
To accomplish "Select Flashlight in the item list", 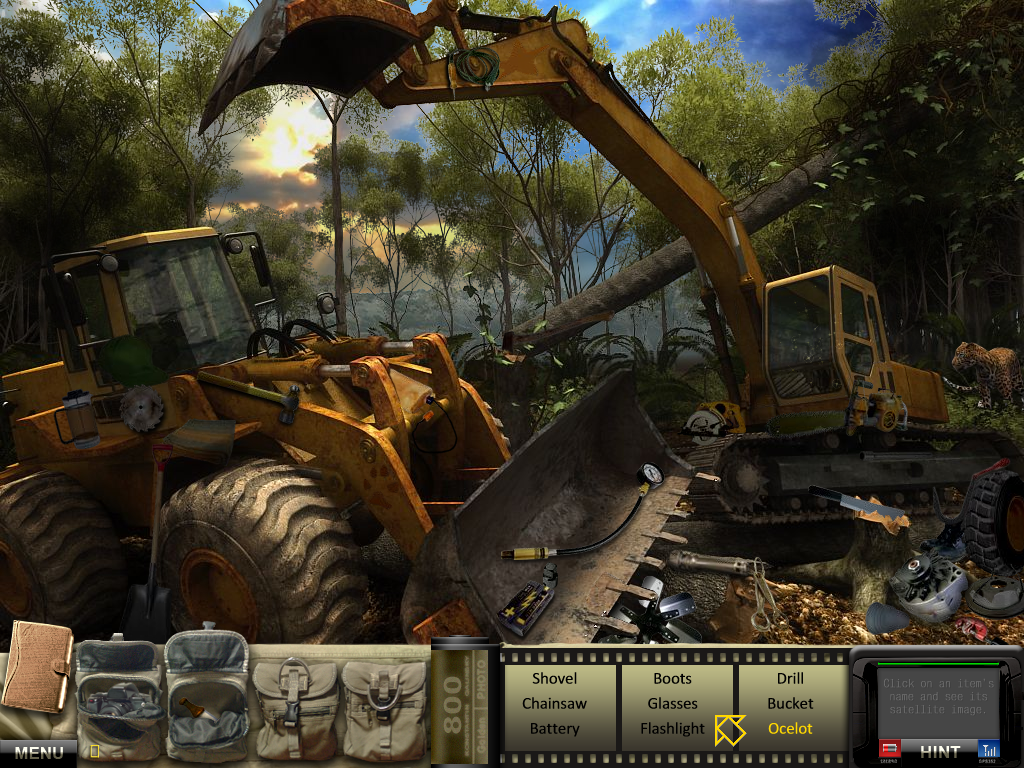I will [x=672, y=728].
